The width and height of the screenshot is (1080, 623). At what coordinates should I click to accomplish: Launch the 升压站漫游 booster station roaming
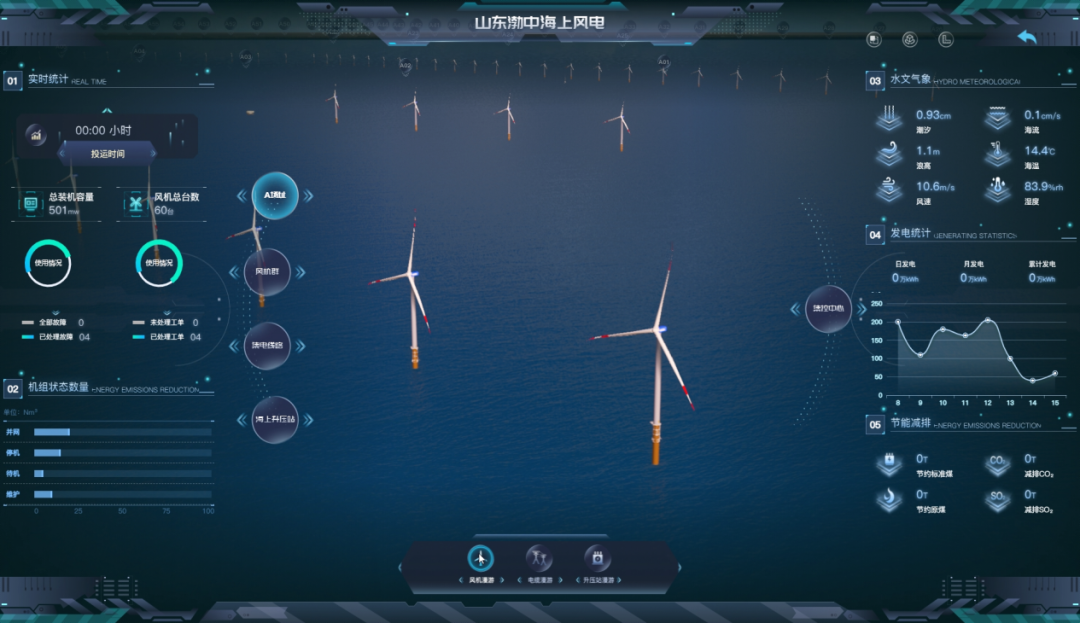pyautogui.click(x=597, y=559)
